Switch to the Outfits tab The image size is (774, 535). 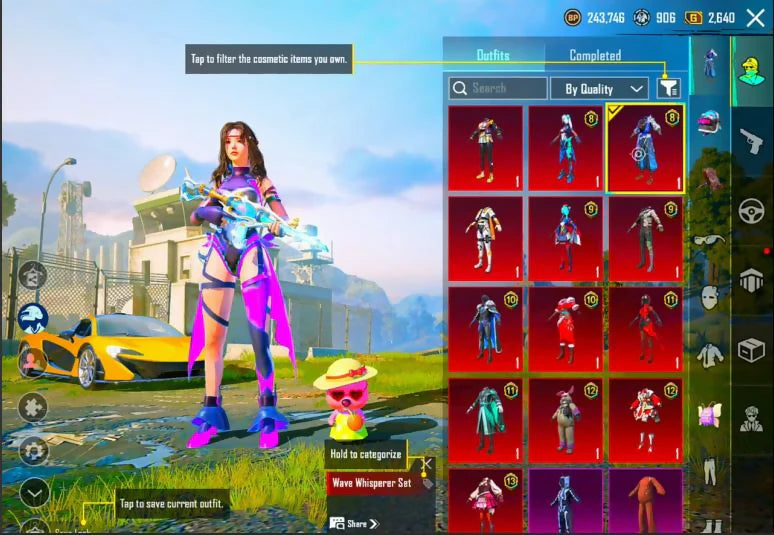tap(493, 56)
